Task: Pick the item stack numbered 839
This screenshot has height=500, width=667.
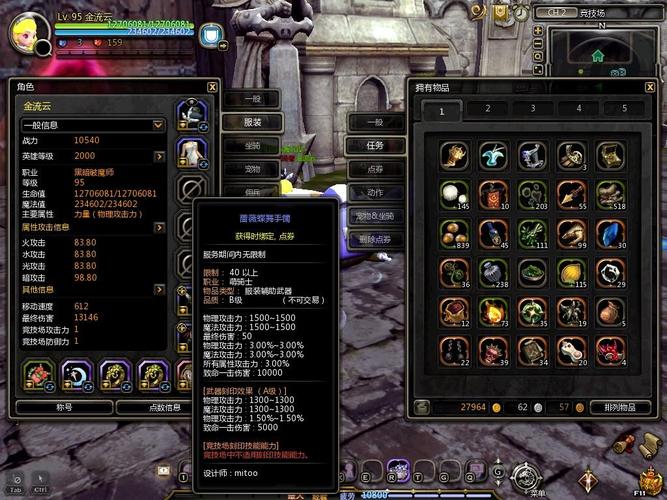Action: point(455,232)
